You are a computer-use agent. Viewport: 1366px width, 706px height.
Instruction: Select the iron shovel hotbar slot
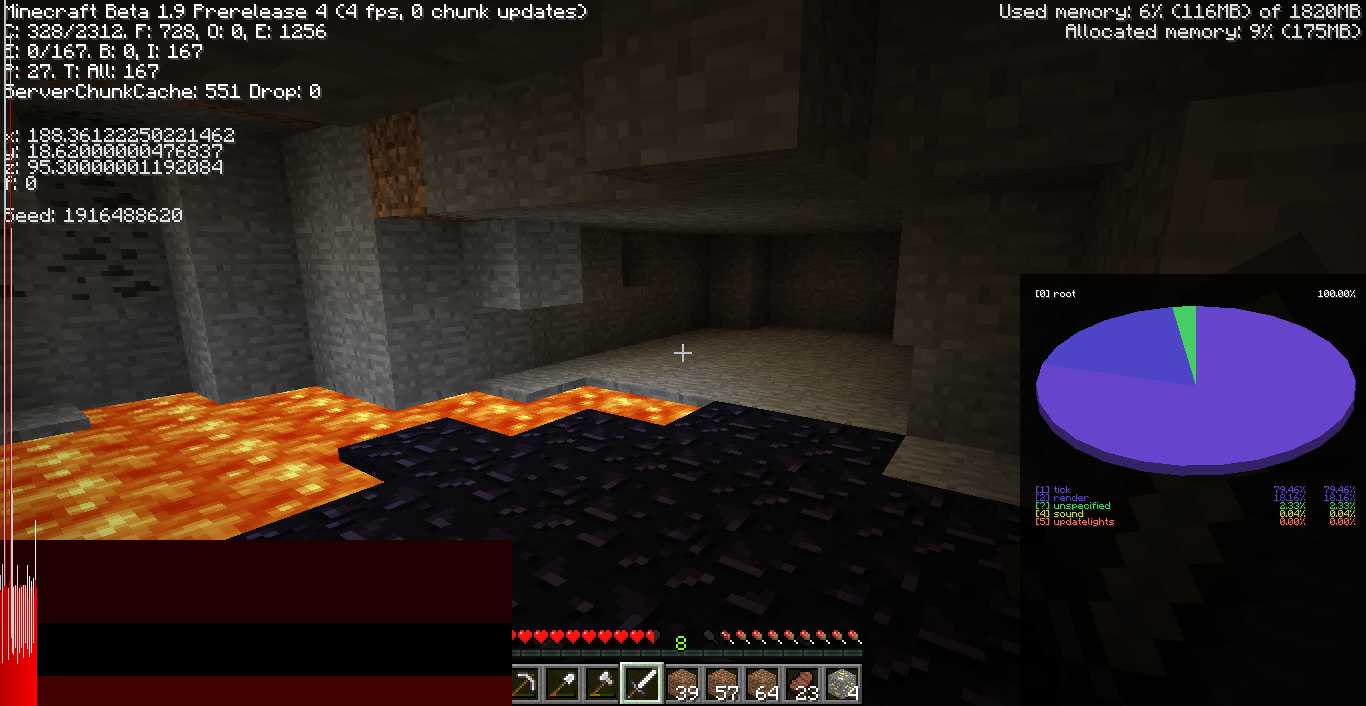(x=562, y=684)
